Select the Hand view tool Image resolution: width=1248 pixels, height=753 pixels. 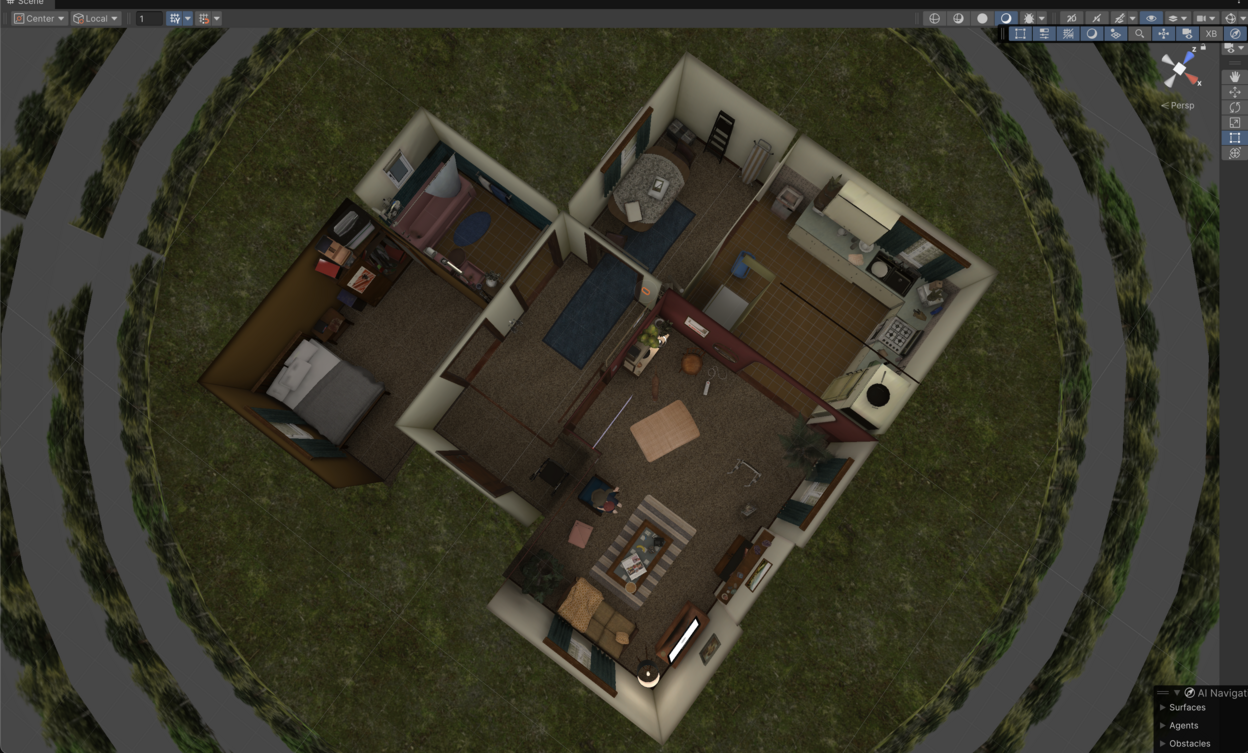click(x=1235, y=77)
